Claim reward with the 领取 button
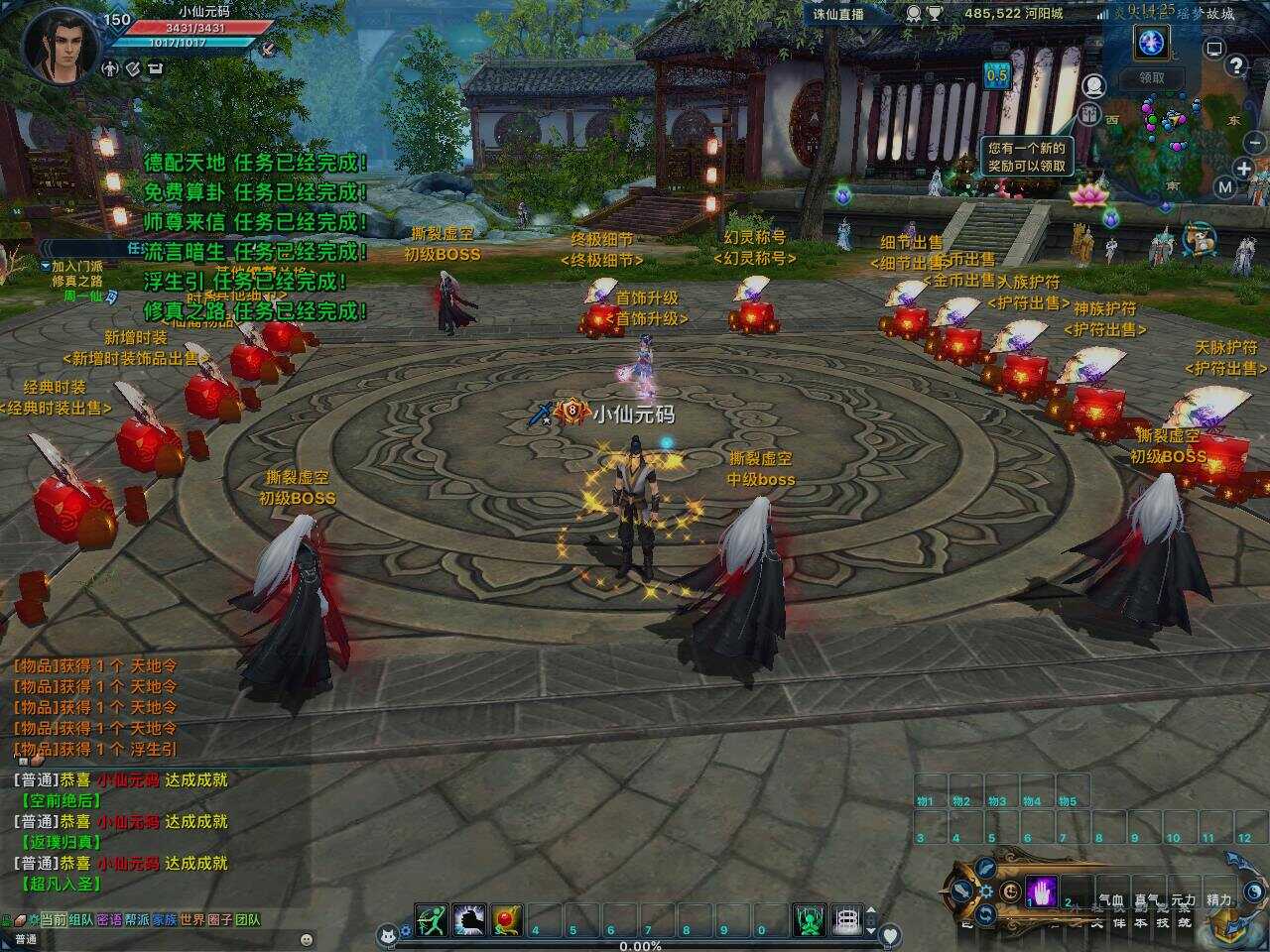Screen dimensions: 1270x952 [x=1151, y=77]
